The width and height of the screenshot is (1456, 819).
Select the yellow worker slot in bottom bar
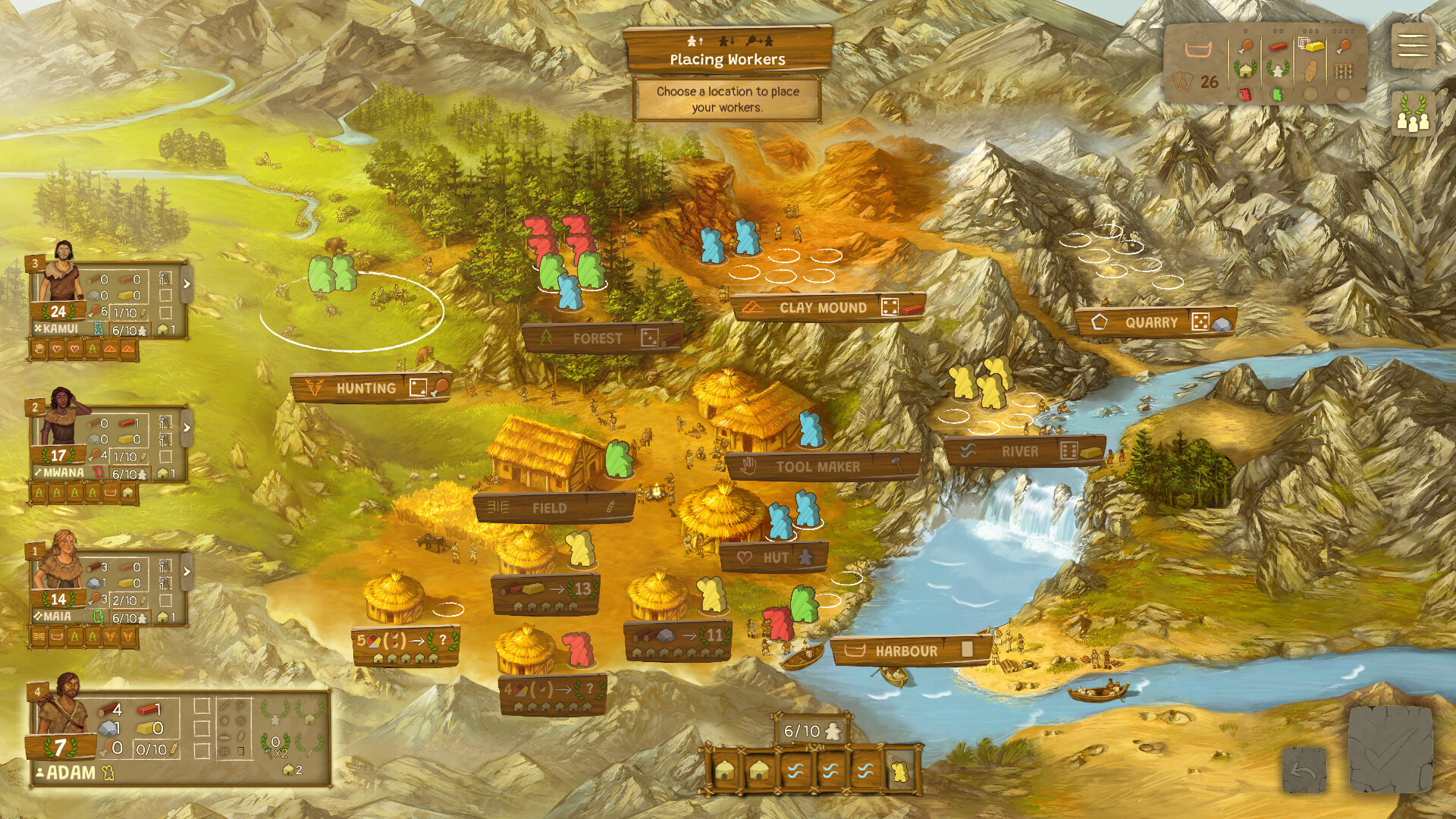tap(901, 771)
